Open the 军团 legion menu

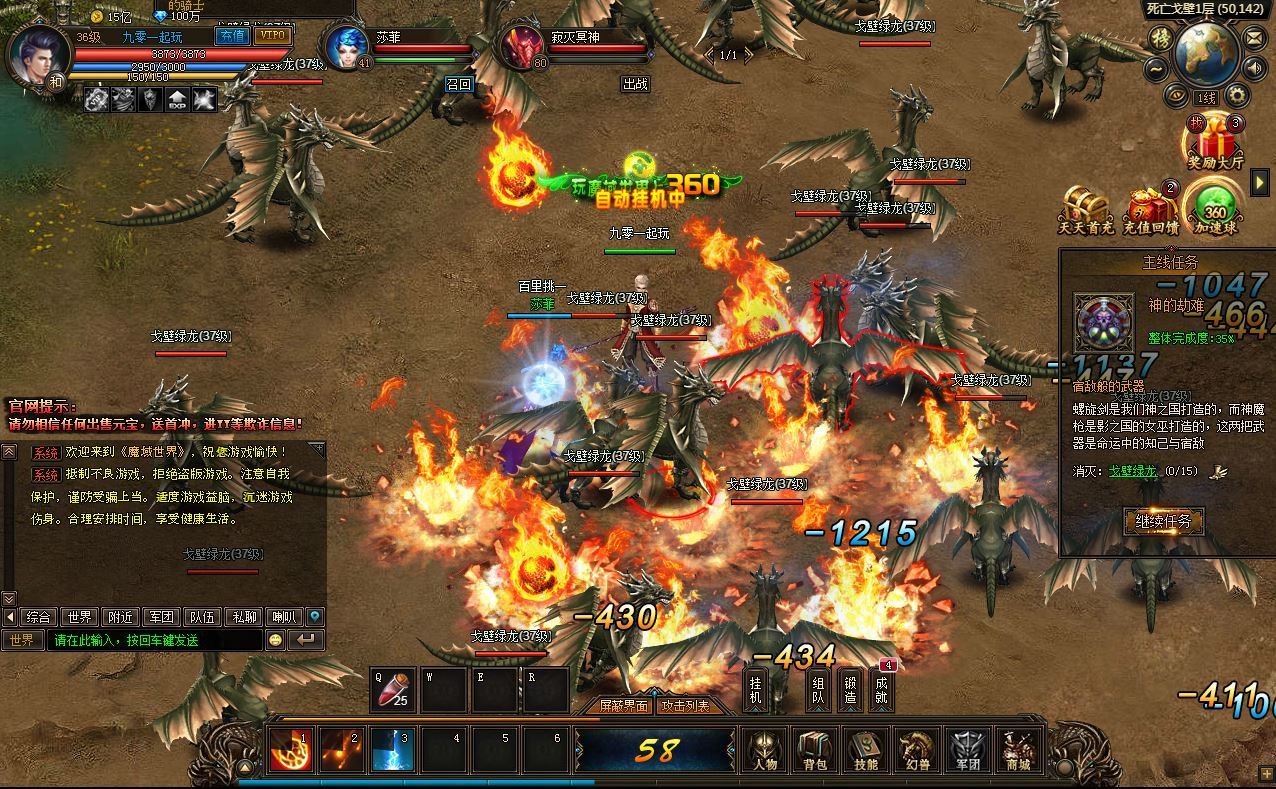(967, 749)
